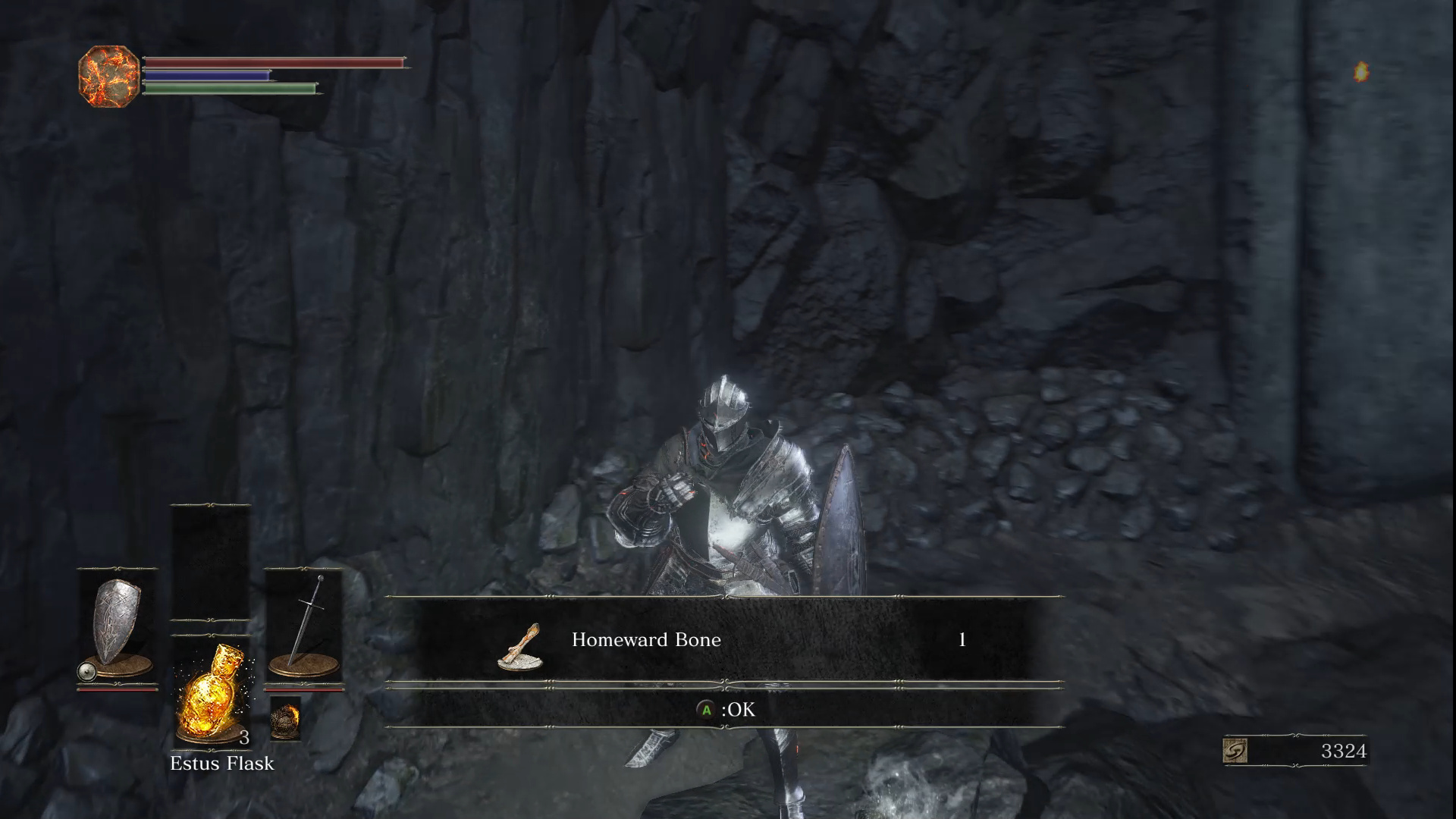Confirm the item pickup with OK
This screenshot has width=1456, height=819.
click(x=726, y=710)
